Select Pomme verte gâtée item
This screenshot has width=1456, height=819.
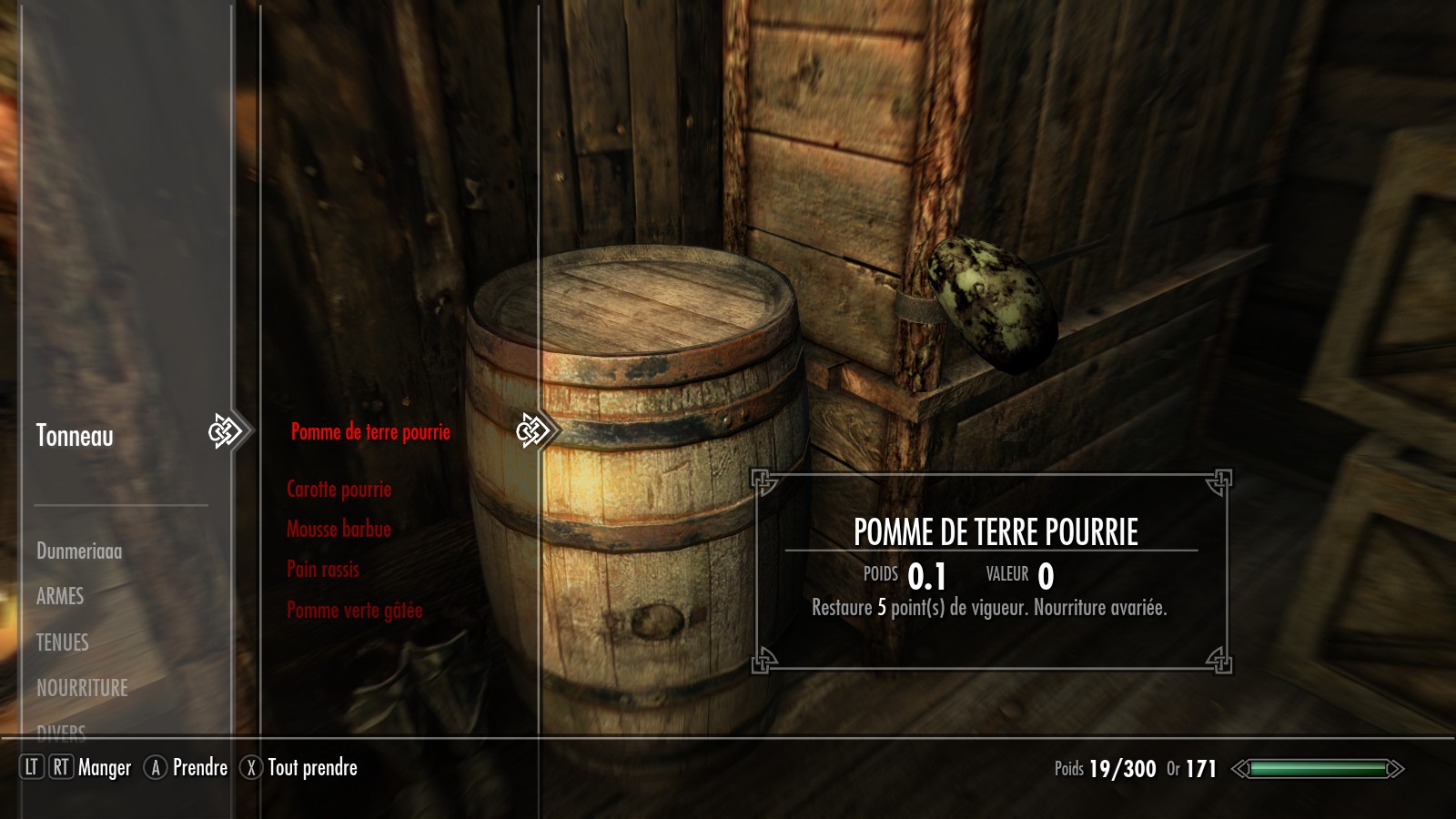pos(354,610)
